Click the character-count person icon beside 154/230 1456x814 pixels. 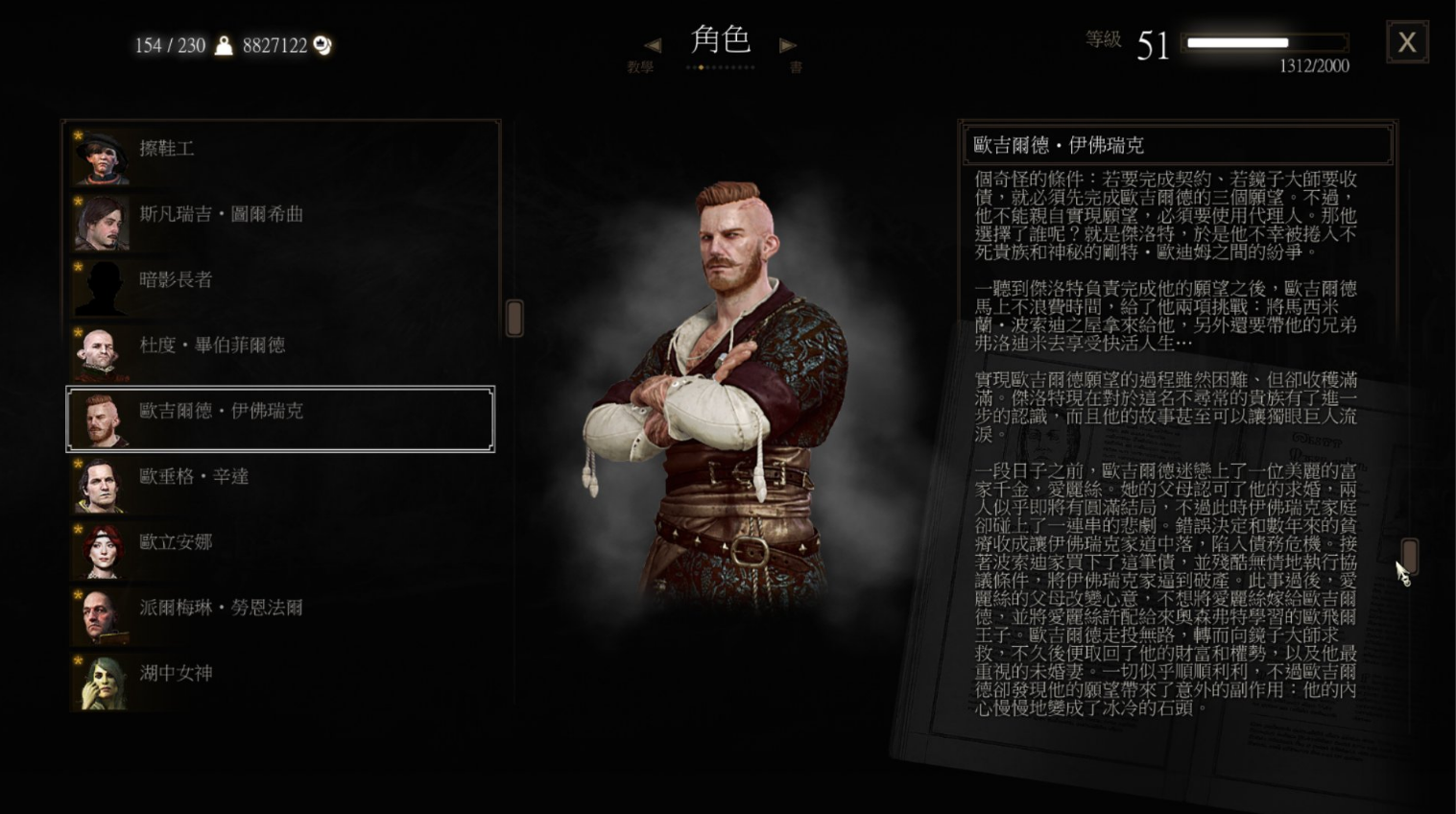223,45
